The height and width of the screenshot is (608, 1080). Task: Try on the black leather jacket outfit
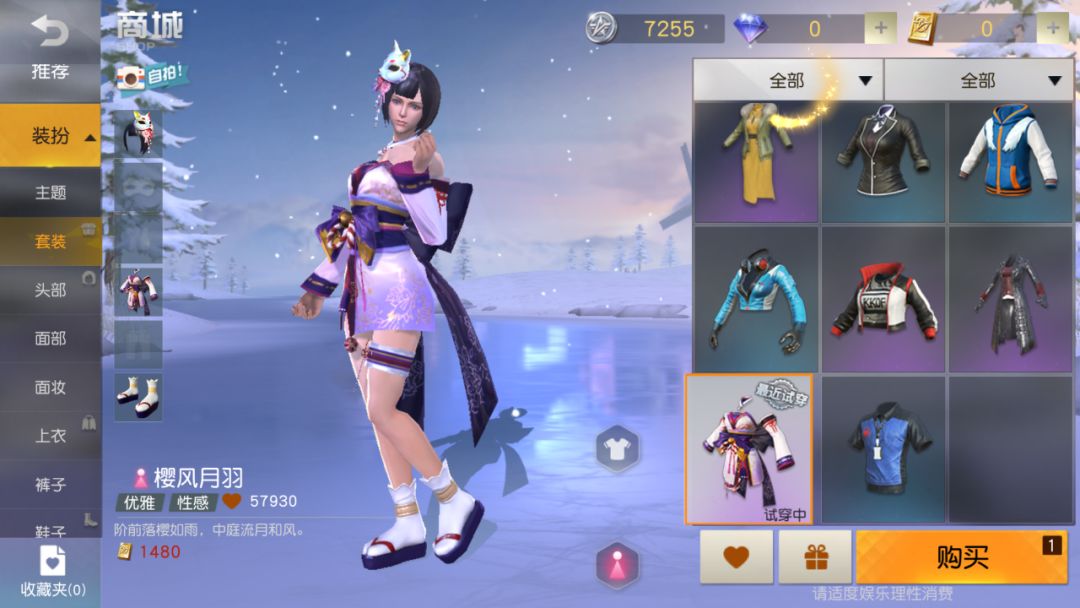click(883, 162)
